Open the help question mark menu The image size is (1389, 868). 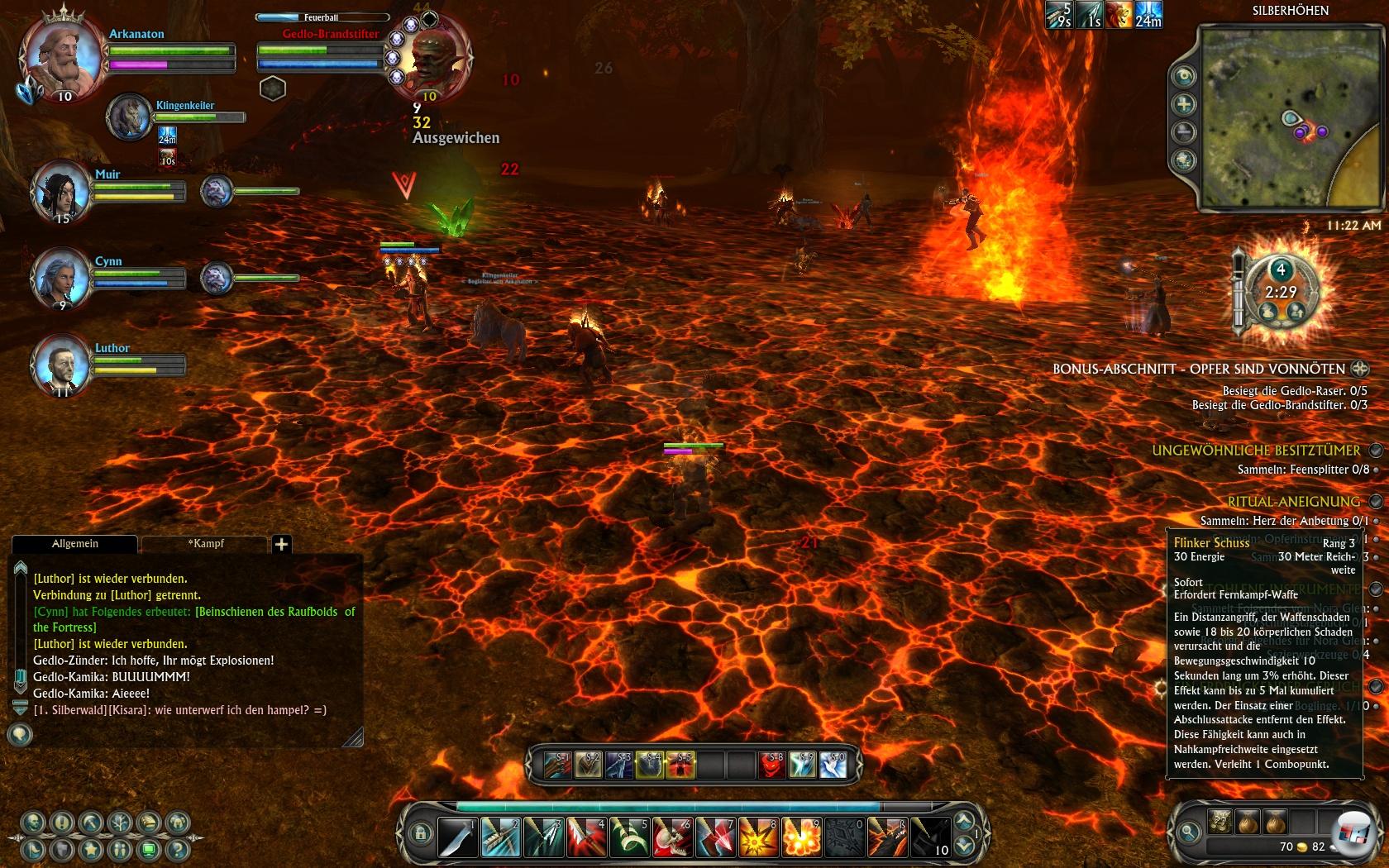(177, 850)
